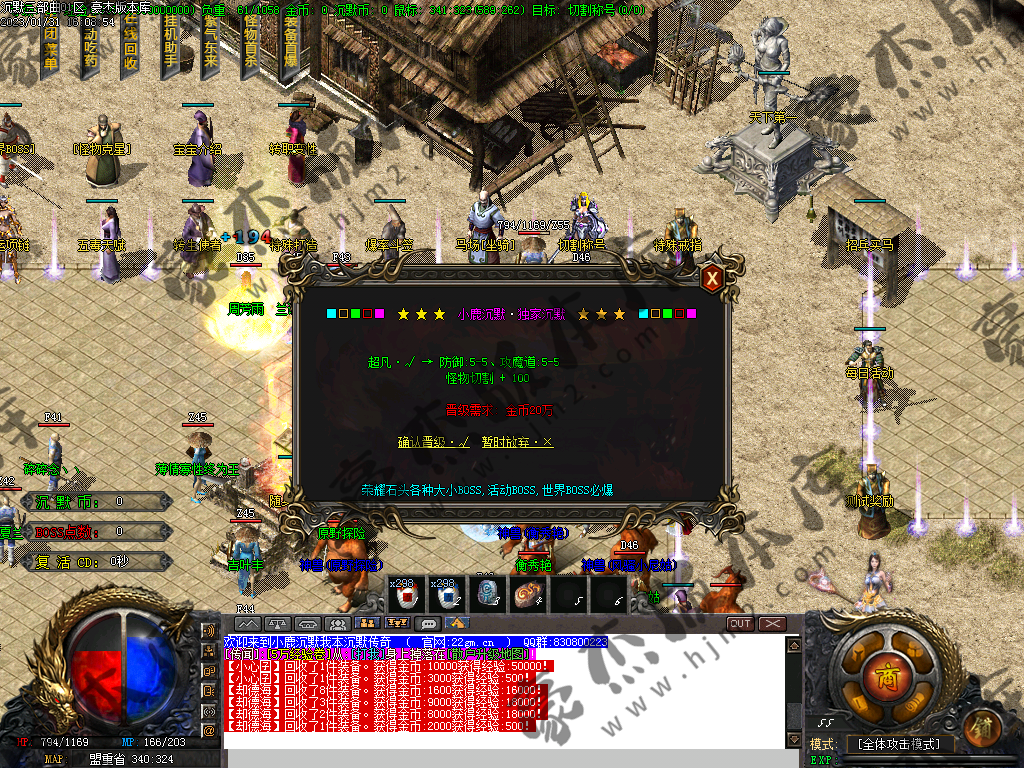Open the stall with the 铺 button
This screenshot has width=1024, height=768.
(984, 724)
